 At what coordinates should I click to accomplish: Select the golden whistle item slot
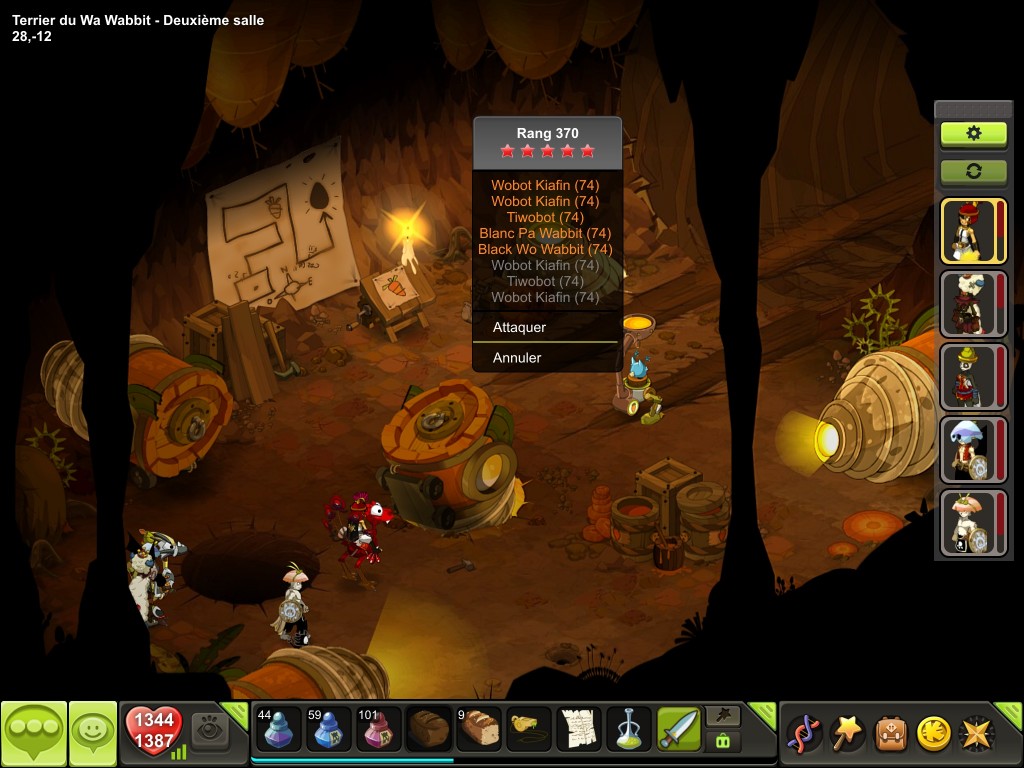(529, 729)
